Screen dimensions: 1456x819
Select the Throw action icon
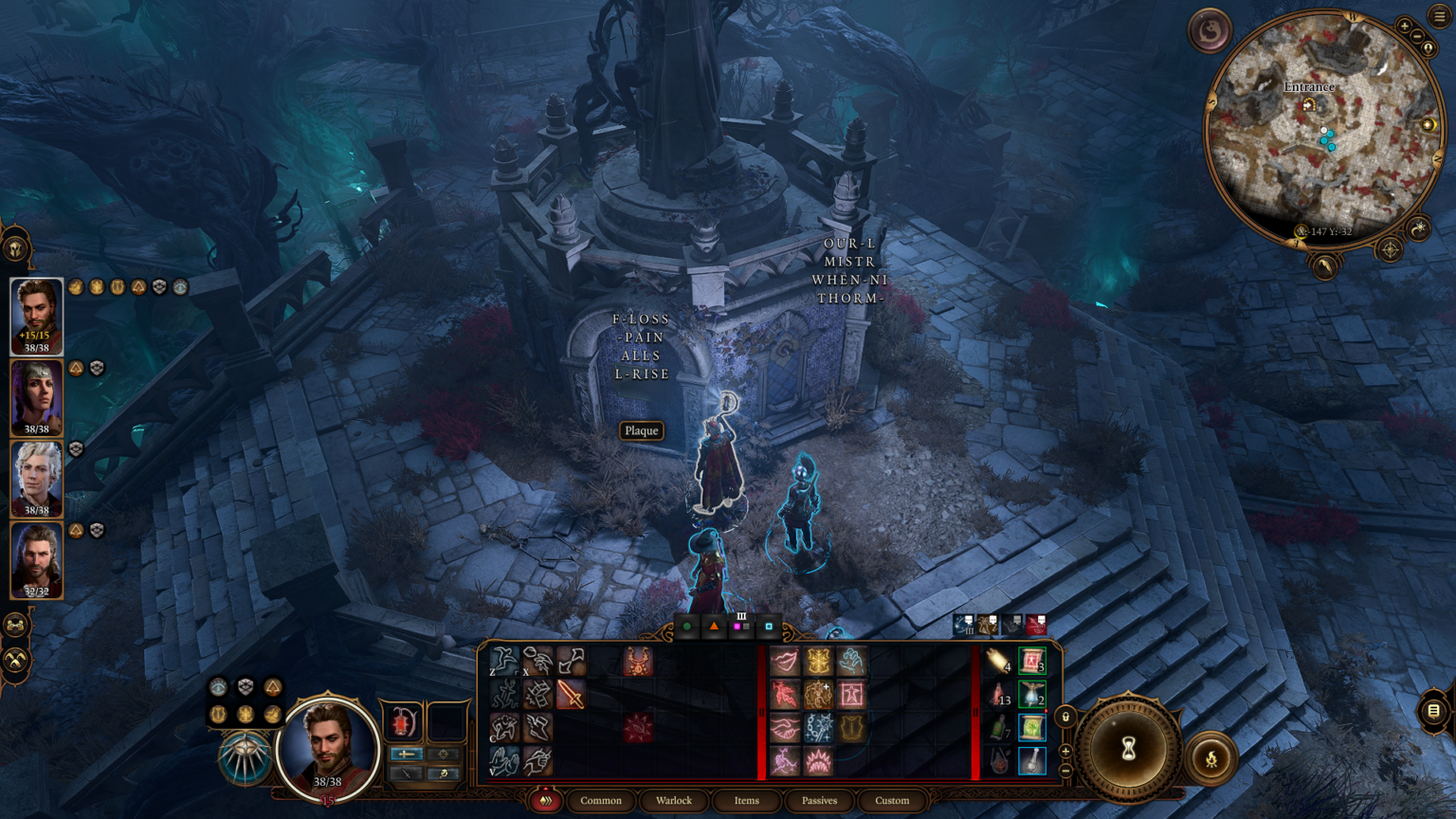coord(537,661)
